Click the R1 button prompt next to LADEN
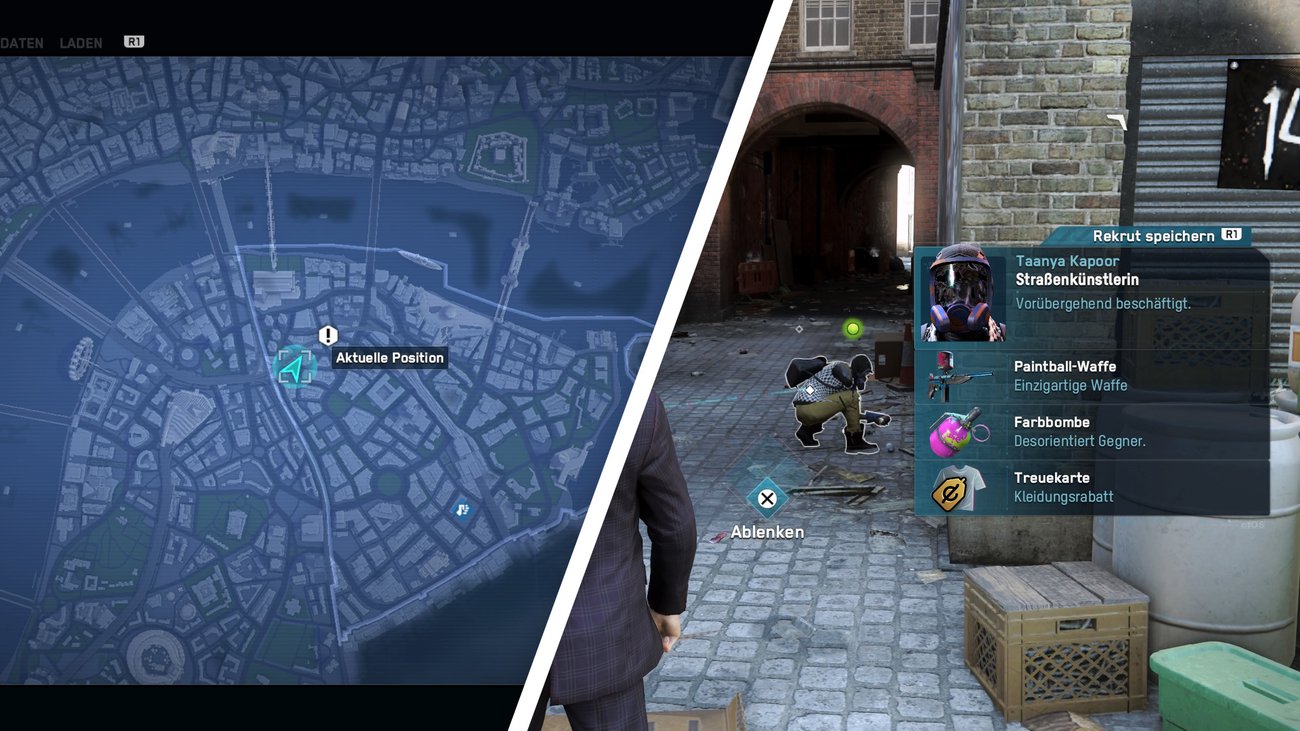Image resolution: width=1300 pixels, height=731 pixels. tap(132, 41)
